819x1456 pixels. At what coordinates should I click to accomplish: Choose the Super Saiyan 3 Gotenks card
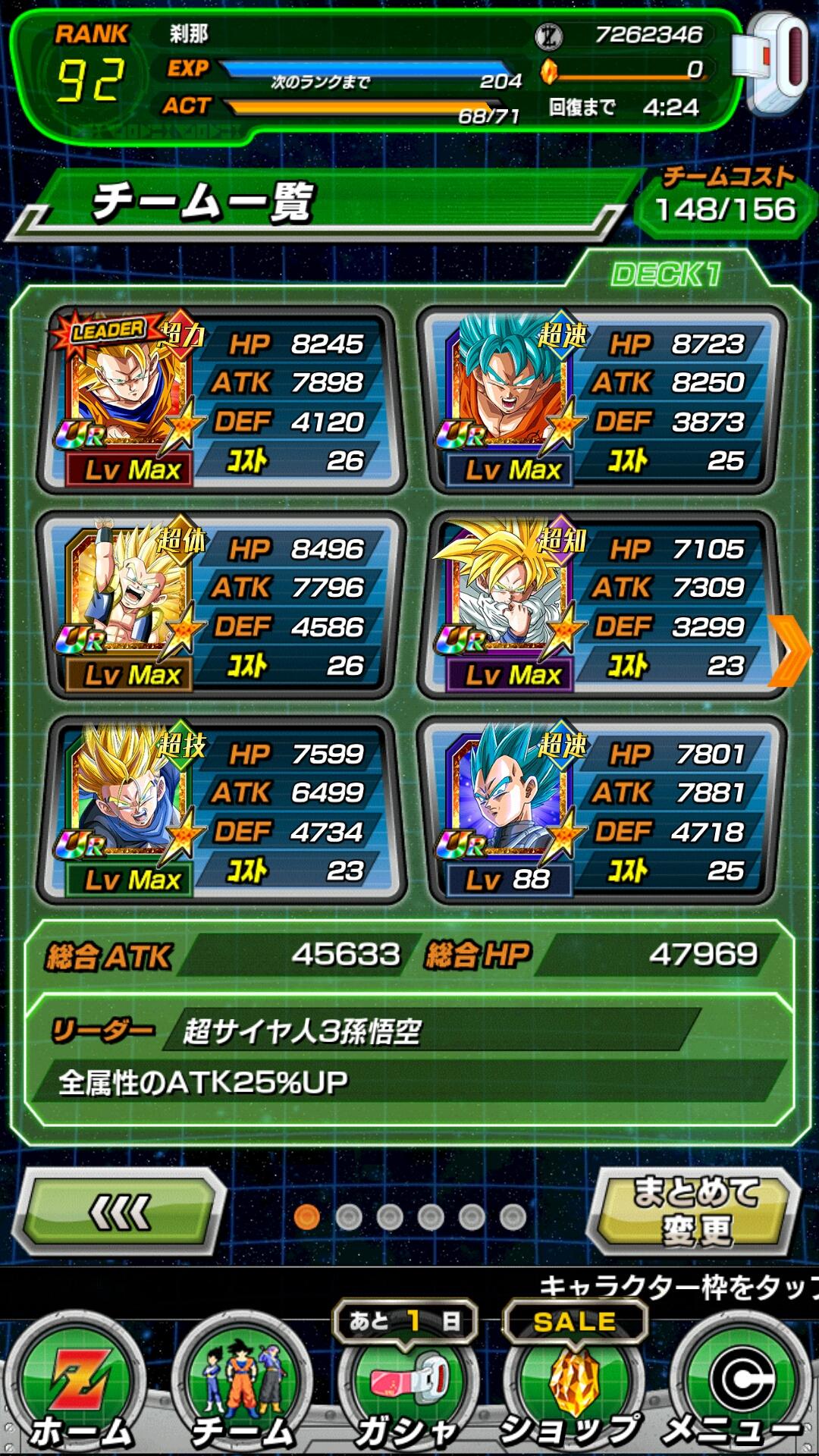pos(220,605)
